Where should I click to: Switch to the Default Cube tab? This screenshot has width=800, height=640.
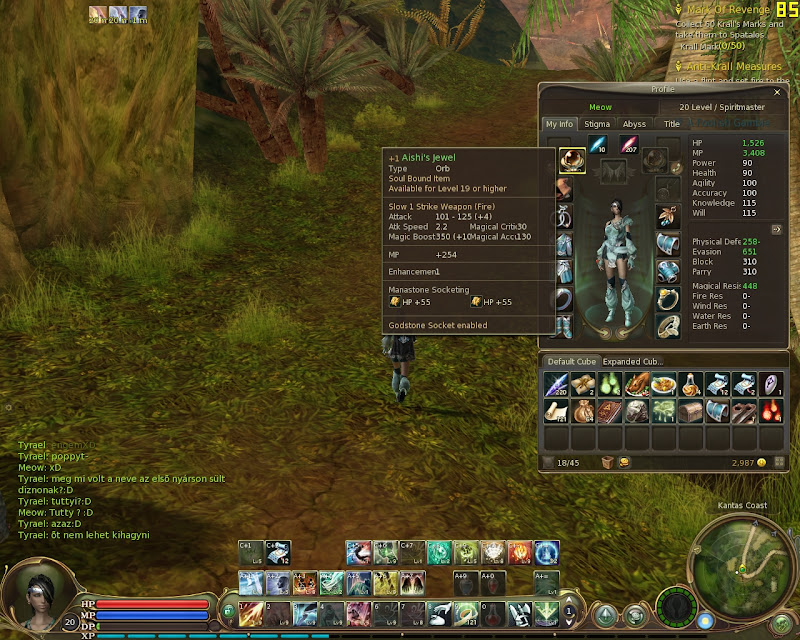click(571, 361)
